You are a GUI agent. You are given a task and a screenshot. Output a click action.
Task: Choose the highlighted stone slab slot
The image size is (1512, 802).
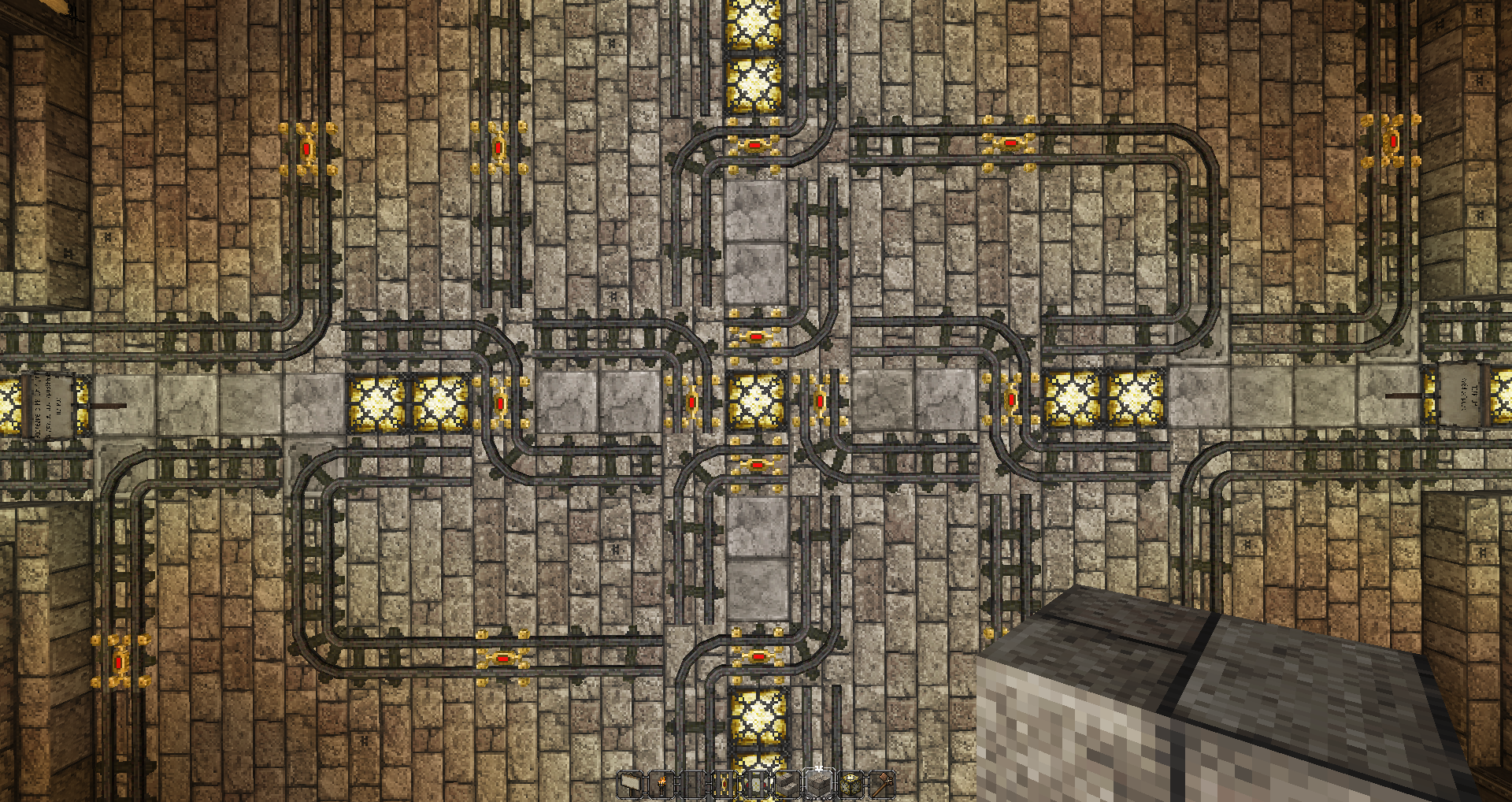click(x=819, y=785)
